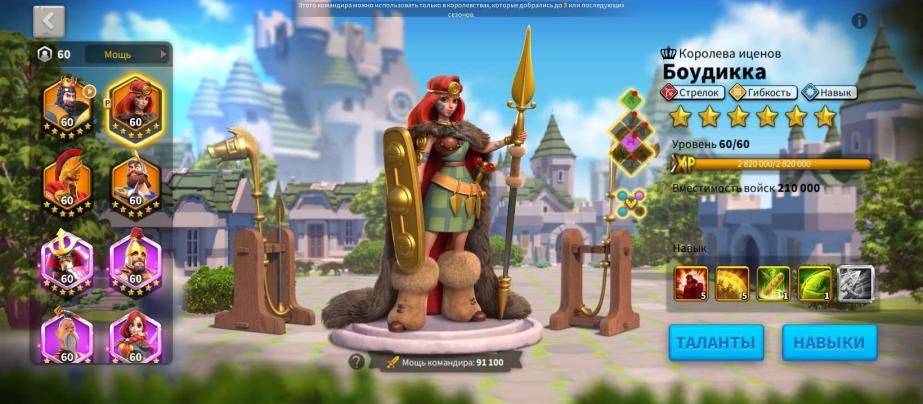Open the commander power help question mark
923x404 pixels.
357,362
